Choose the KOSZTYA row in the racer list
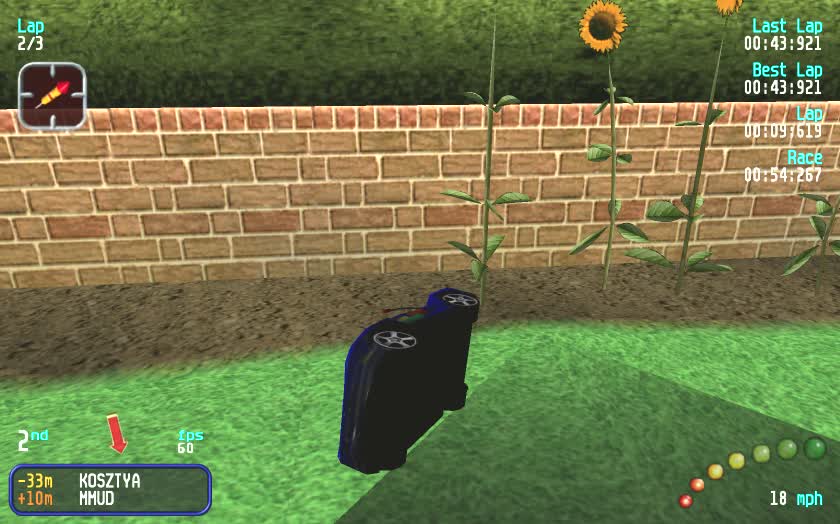Viewport: 840px width, 524px height. tap(109, 481)
